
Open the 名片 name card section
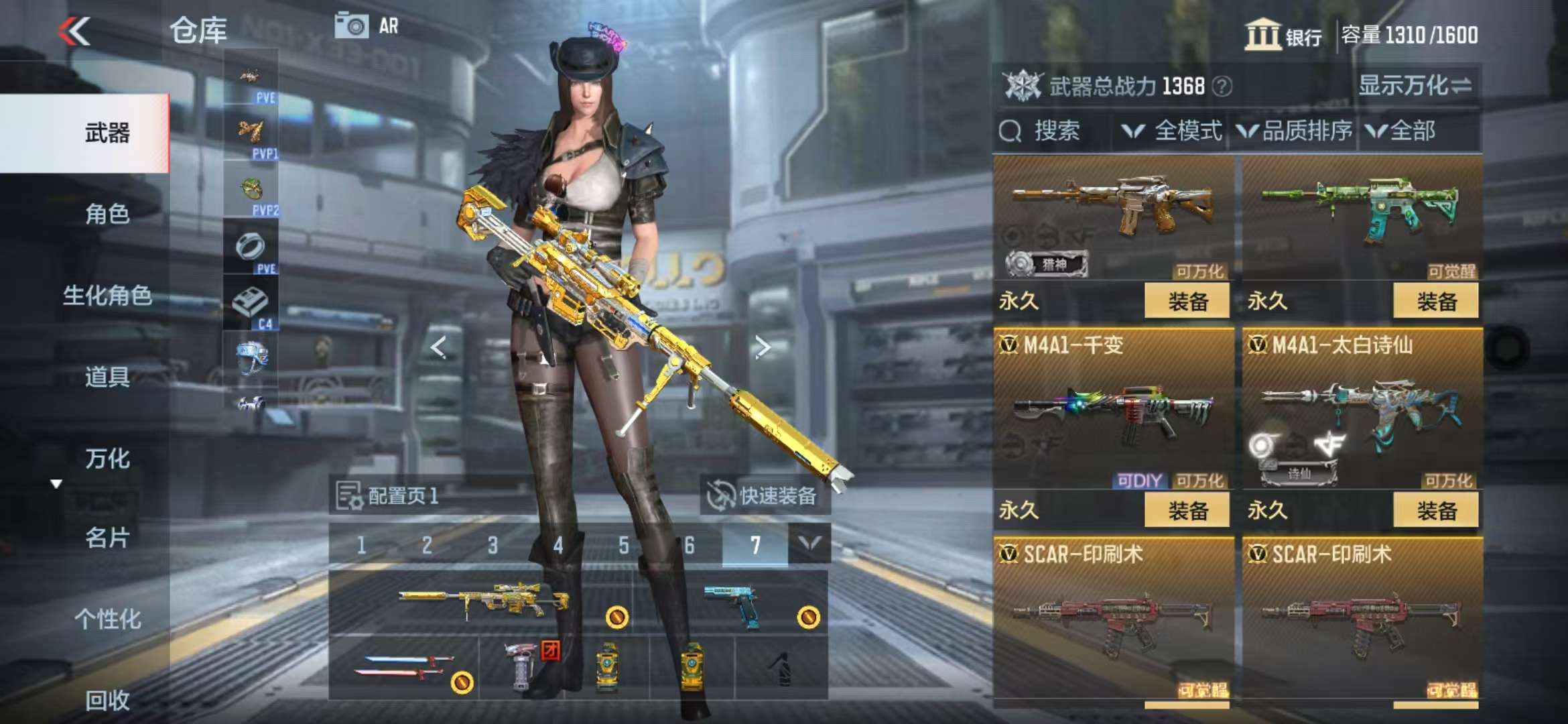click(x=107, y=538)
